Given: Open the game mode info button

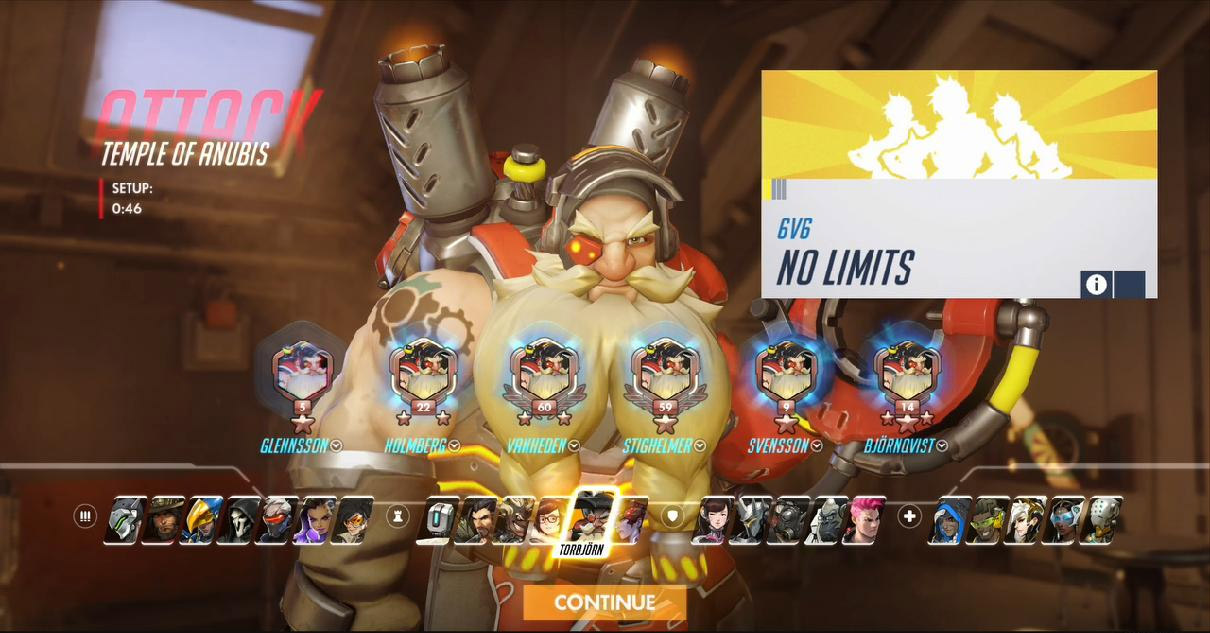Looking at the screenshot, I should tap(1096, 284).
